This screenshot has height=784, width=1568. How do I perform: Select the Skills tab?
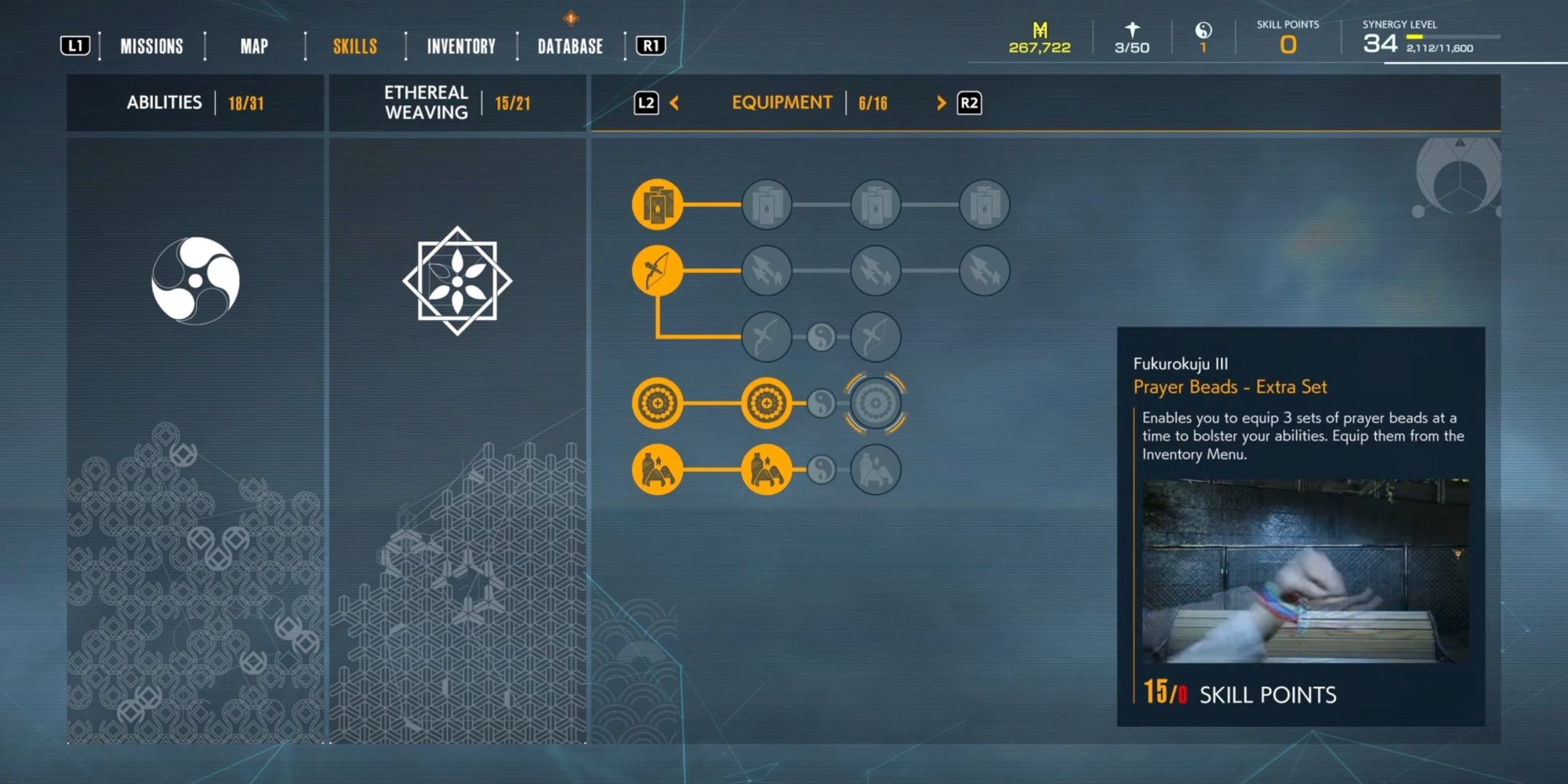355,46
